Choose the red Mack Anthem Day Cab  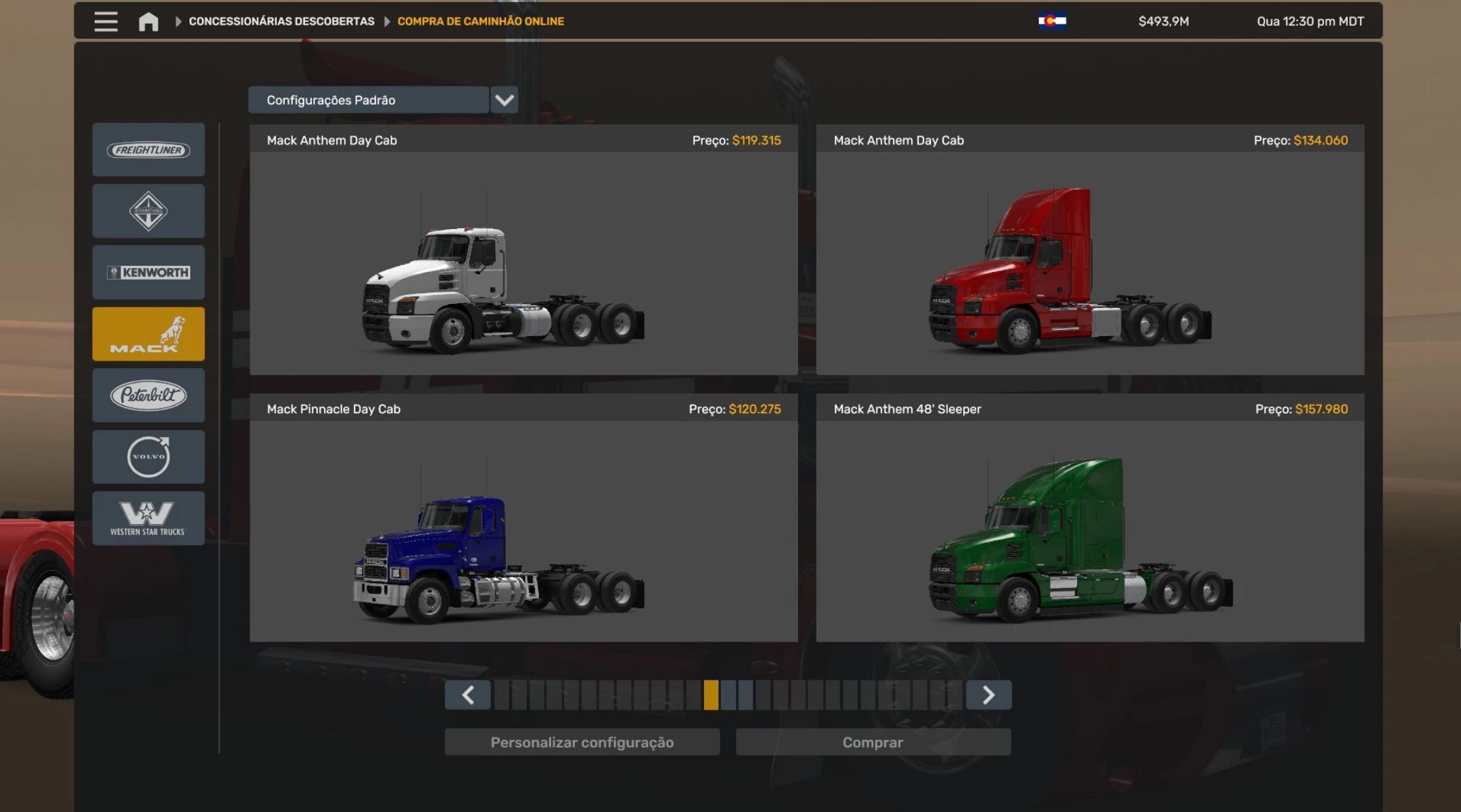[x=1090, y=262]
